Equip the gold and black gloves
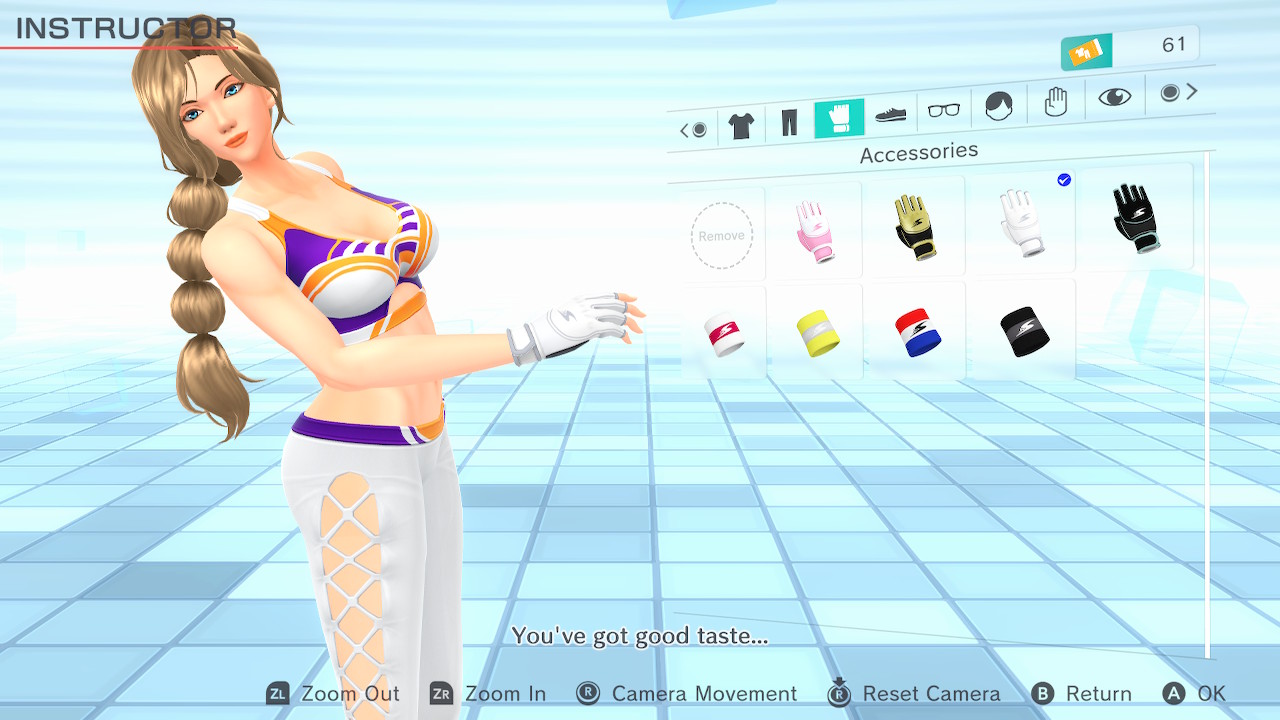The height and width of the screenshot is (720, 1280). (x=914, y=226)
